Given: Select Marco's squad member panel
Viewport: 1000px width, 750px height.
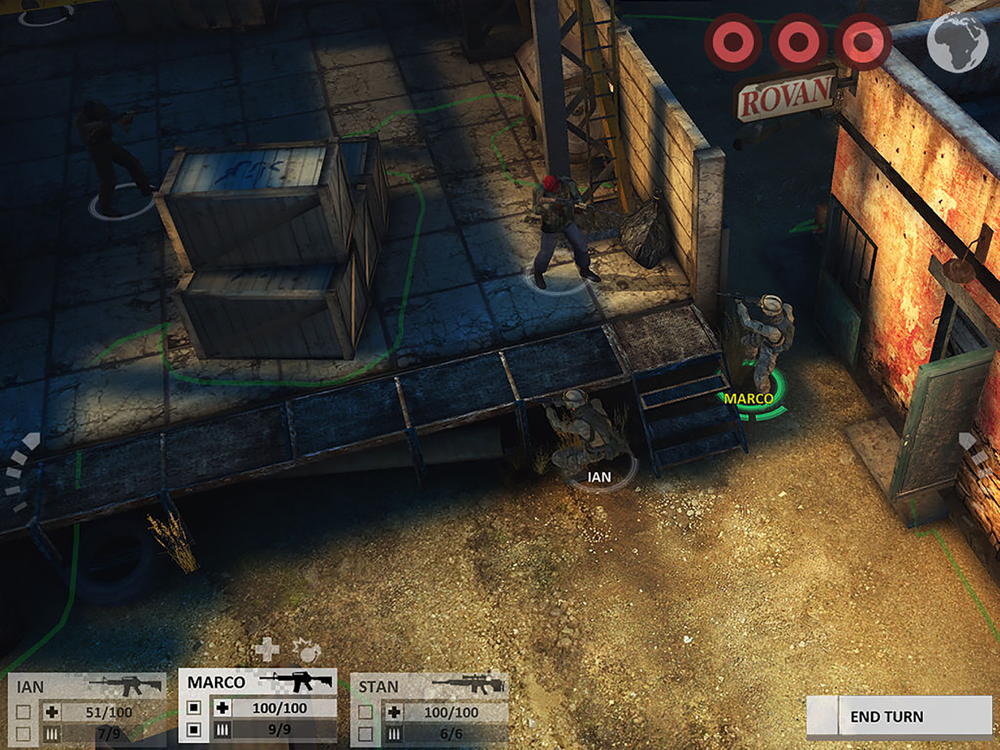Looking at the screenshot, I should click(257, 705).
